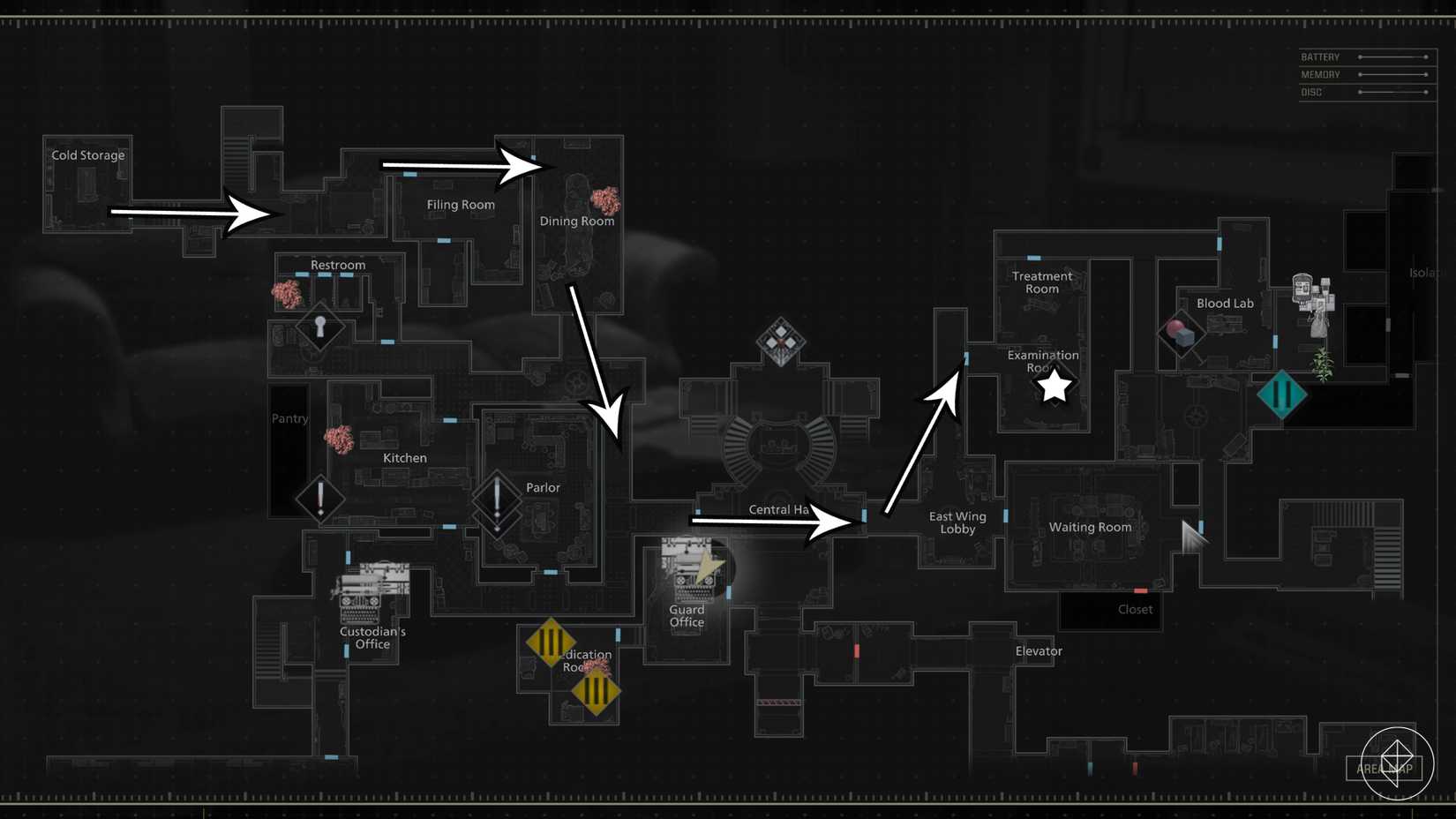Select the diamond marker above Central Hall
Viewport: 1456px width, 819px height.
click(x=780, y=342)
